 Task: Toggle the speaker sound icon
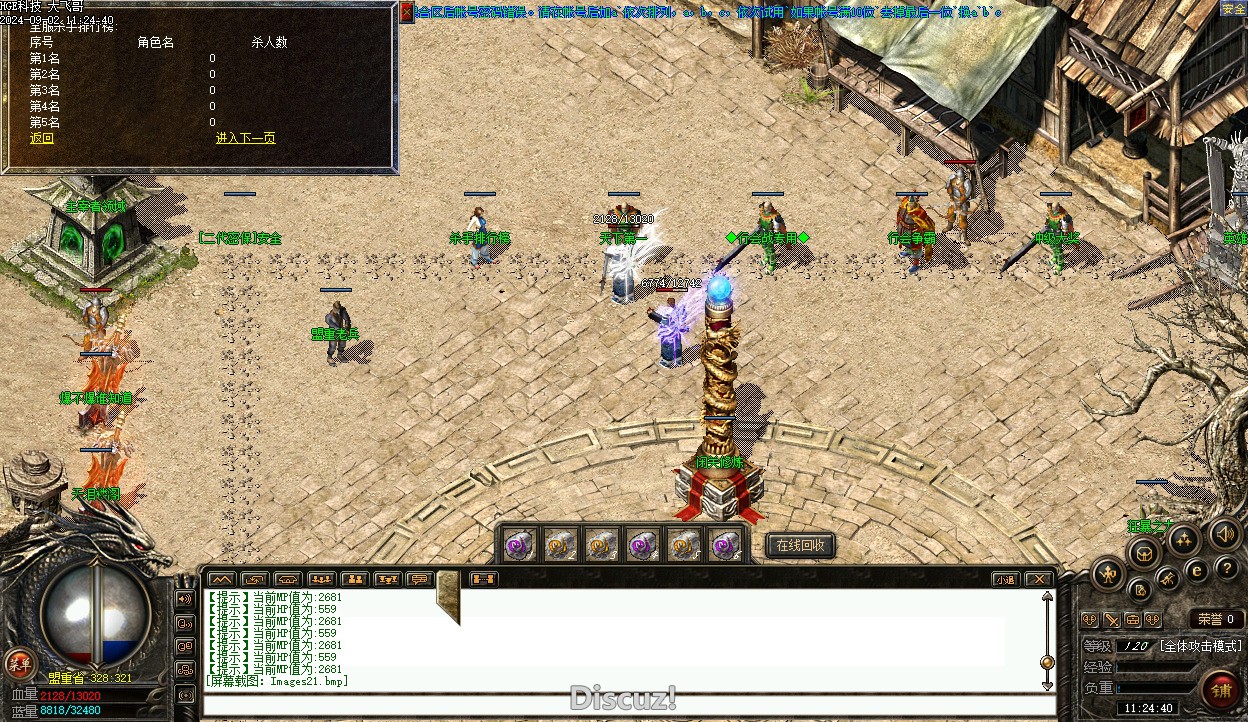1225,533
